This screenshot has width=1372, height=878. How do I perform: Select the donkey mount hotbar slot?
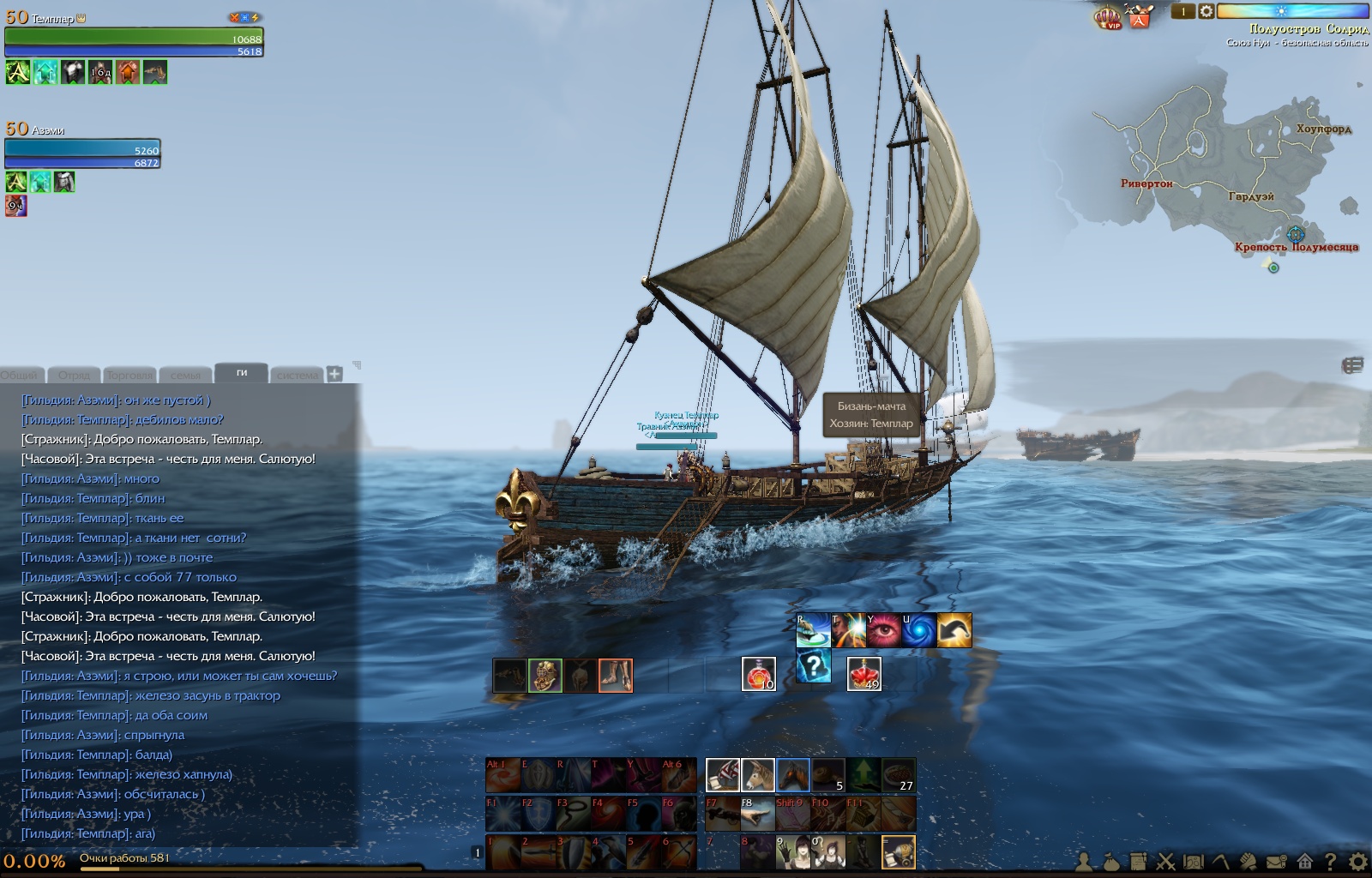tap(758, 775)
